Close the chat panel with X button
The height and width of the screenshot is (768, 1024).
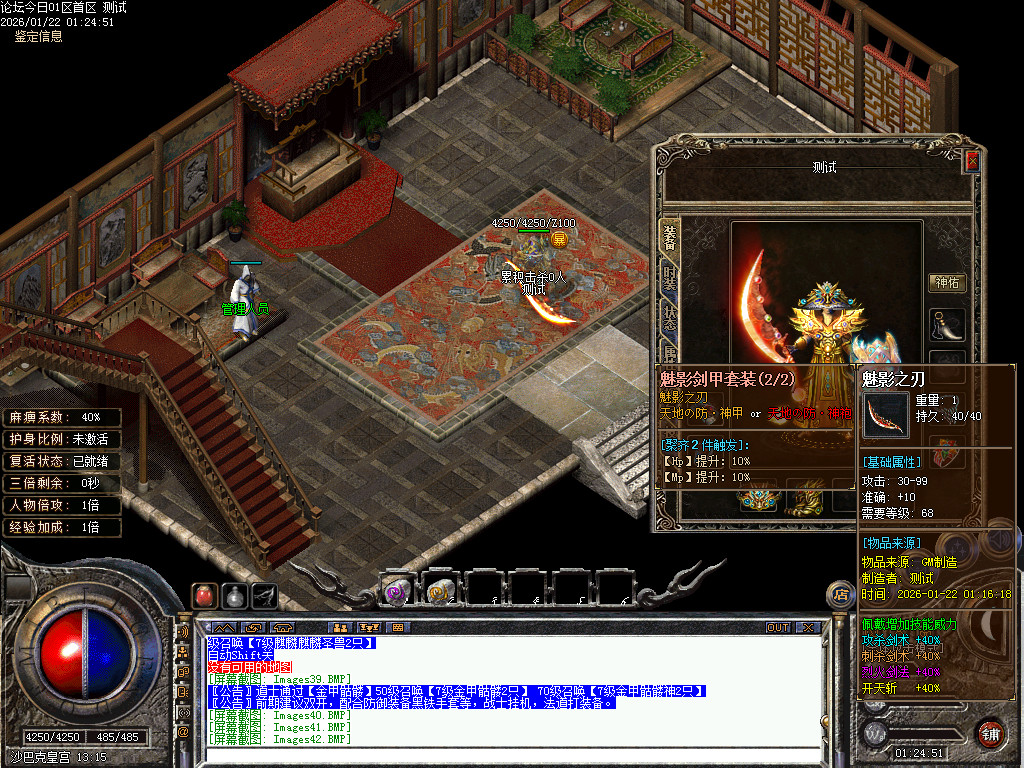point(807,627)
